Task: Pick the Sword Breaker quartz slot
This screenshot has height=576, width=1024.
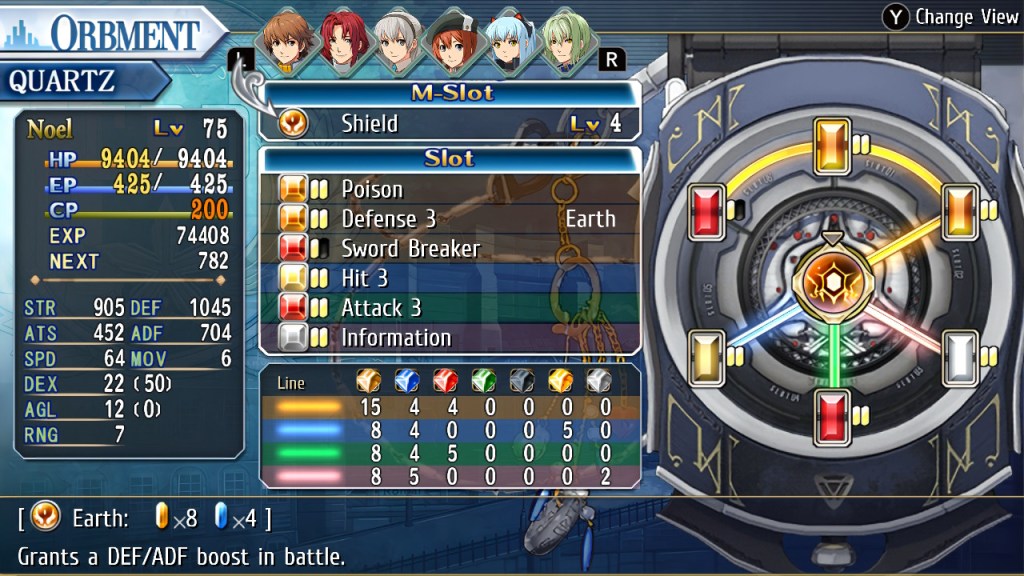Action: [450, 248]
